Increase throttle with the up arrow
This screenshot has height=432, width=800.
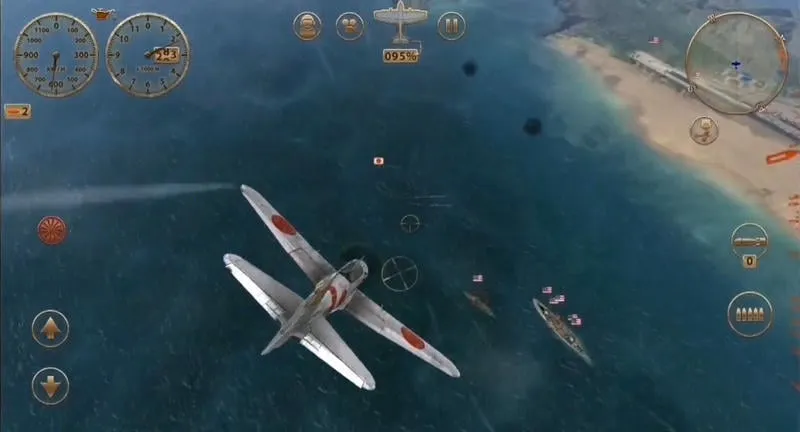50,328
